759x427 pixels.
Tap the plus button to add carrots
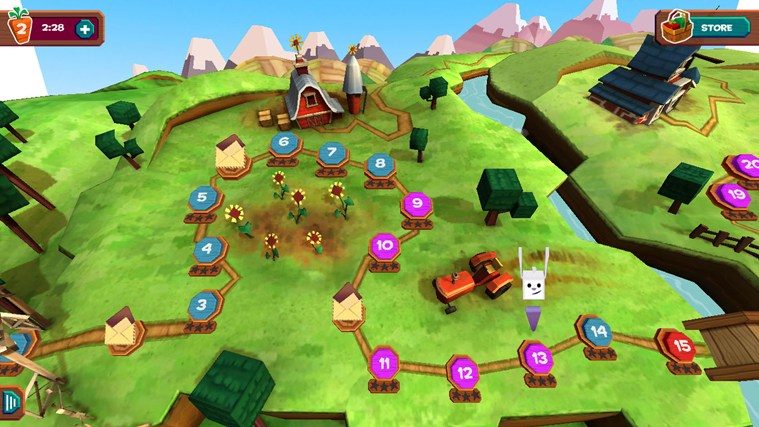click(x=85, y=28)
